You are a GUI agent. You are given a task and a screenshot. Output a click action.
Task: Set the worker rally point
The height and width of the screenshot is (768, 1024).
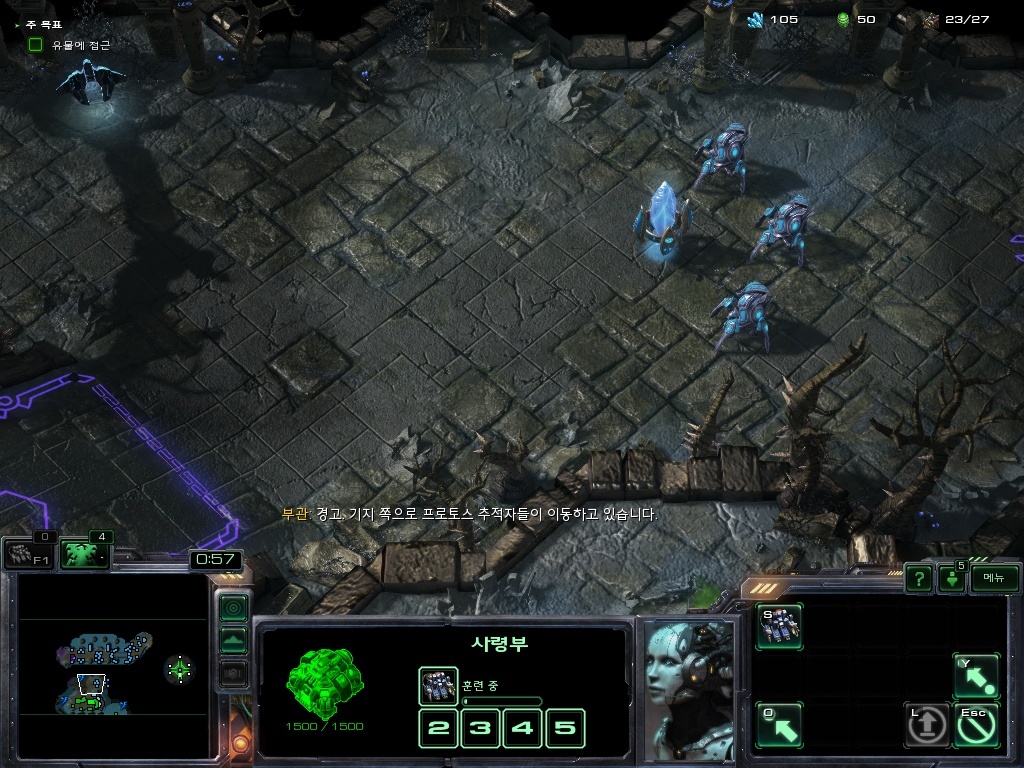pos(975,677)
